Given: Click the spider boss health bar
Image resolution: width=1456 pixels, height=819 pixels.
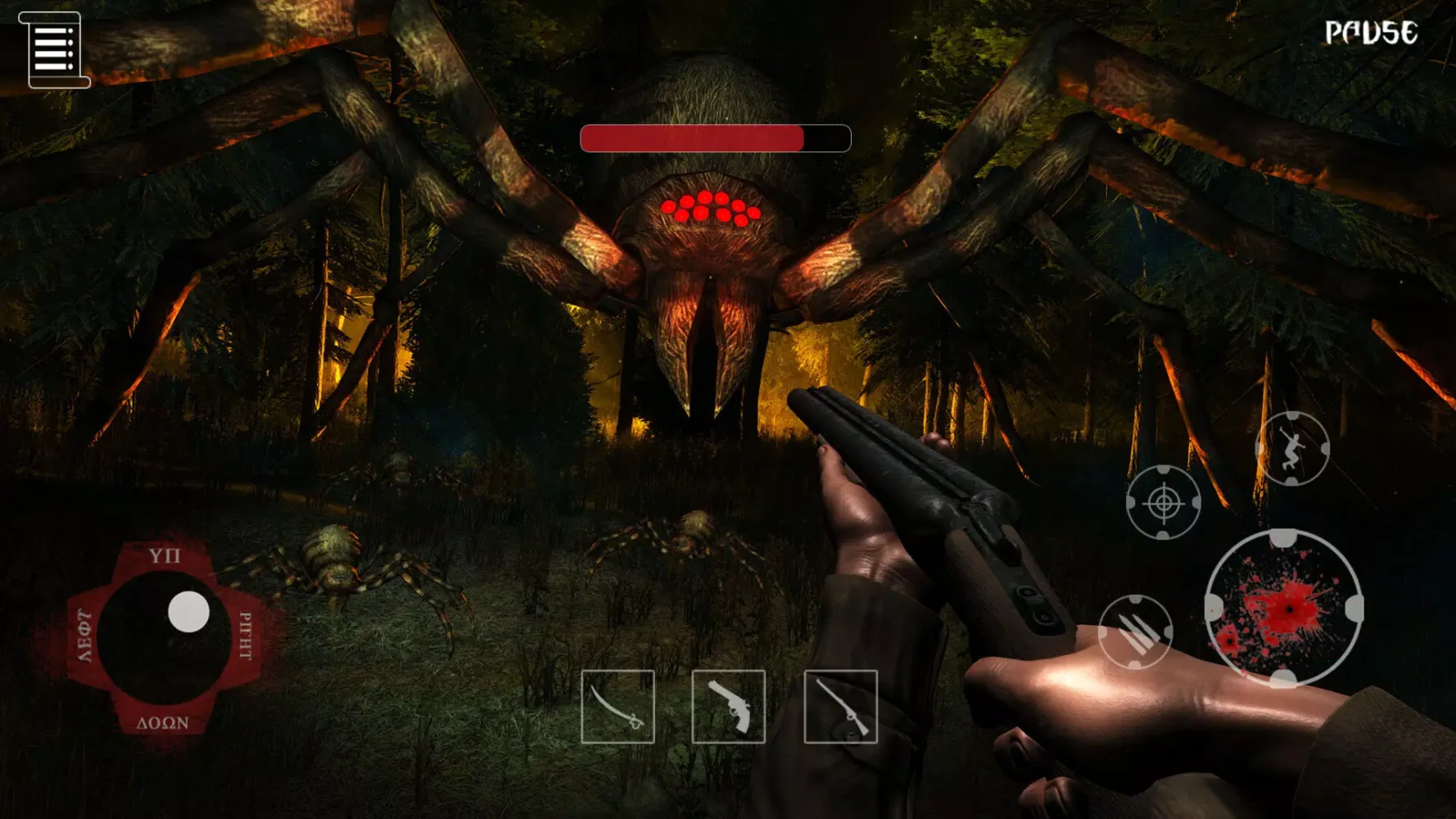Looking at the screenshot, I should click(x=715, y=138).
